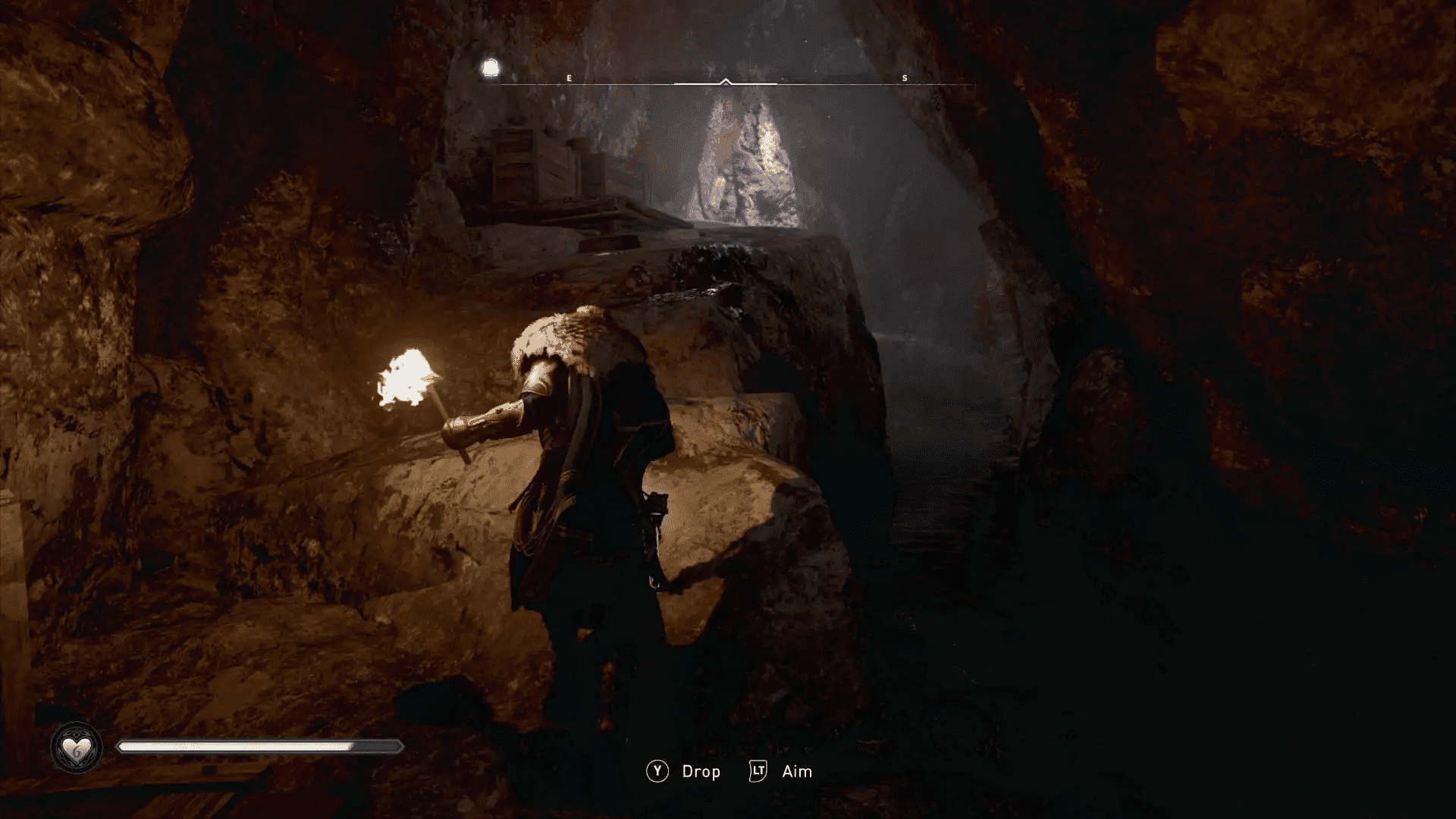The image size is (1456, 819).
Task: Click the Y button icon beside Drop
Action: 659,772
